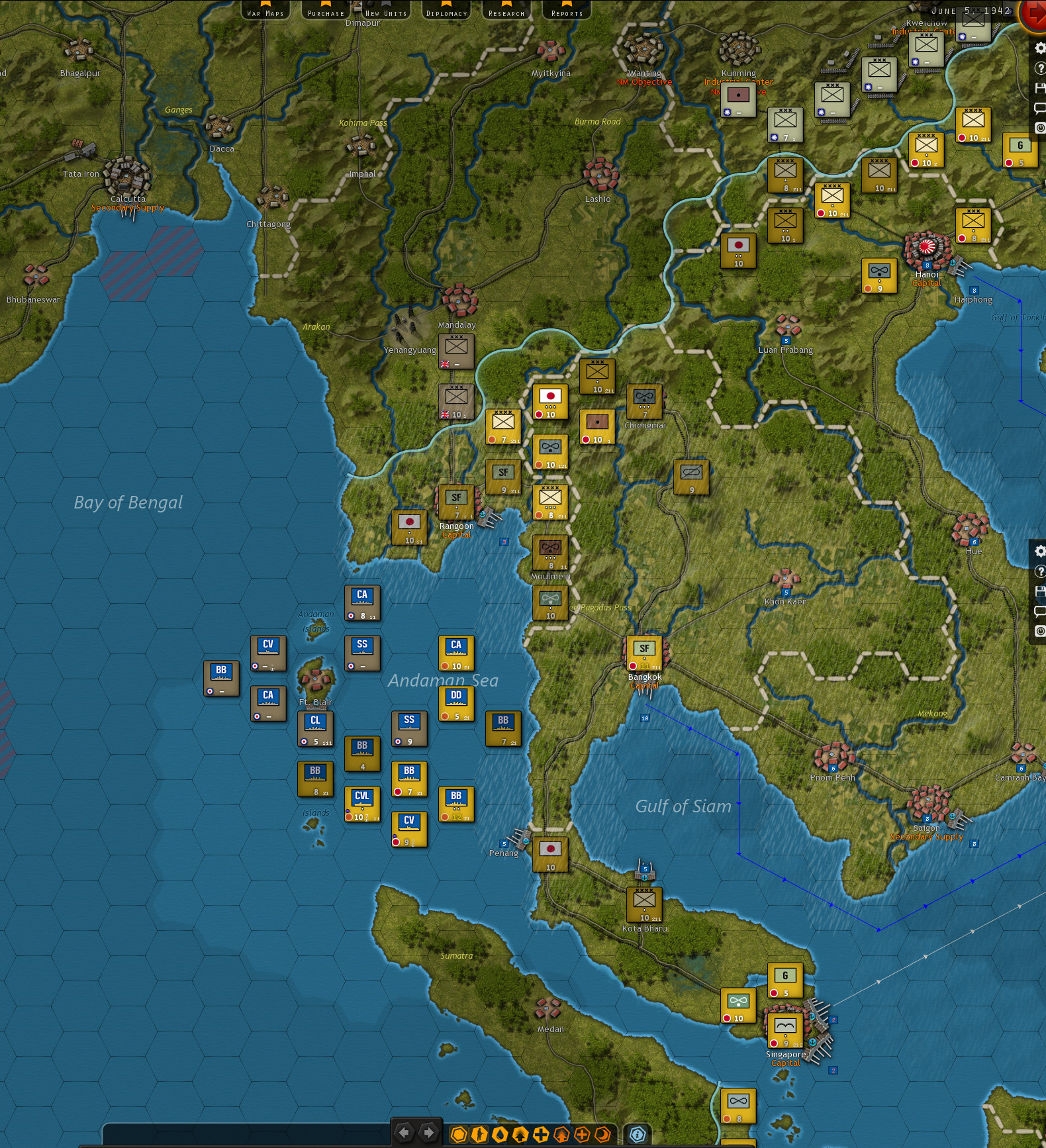Image resolution: width=1046 pixels, height=1148 pixels.
Task: Save the game with the floppy disk icon
Action: 1040,87
